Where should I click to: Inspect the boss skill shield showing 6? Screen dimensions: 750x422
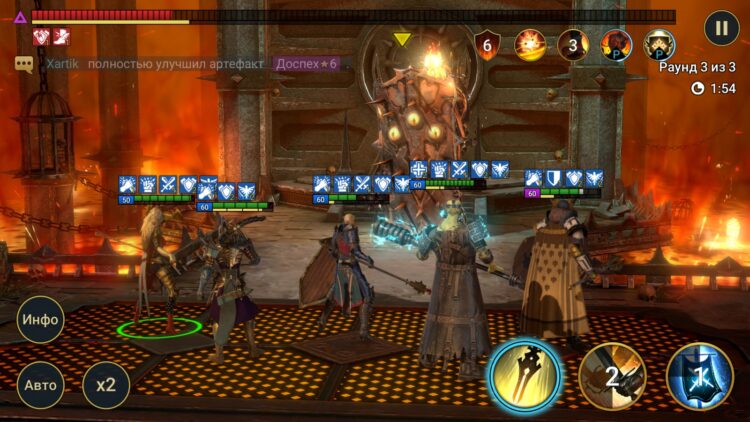pyautogui.click(x=488, y=45)
